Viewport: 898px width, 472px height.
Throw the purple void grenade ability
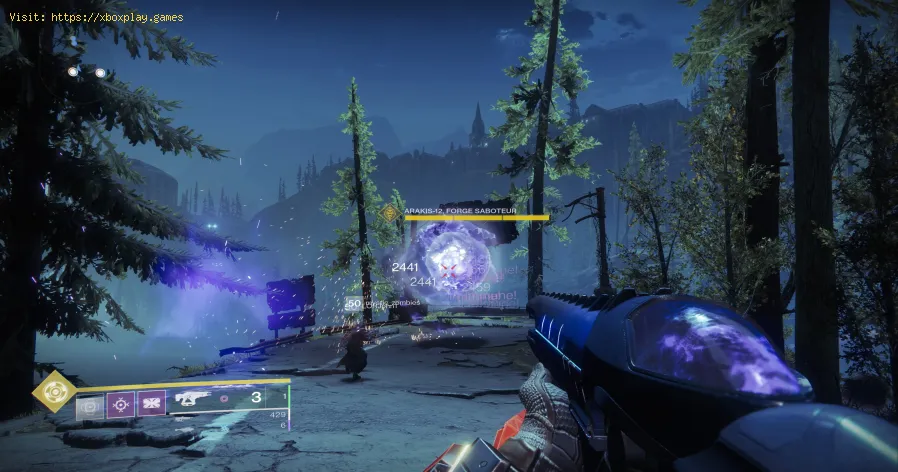122,403
